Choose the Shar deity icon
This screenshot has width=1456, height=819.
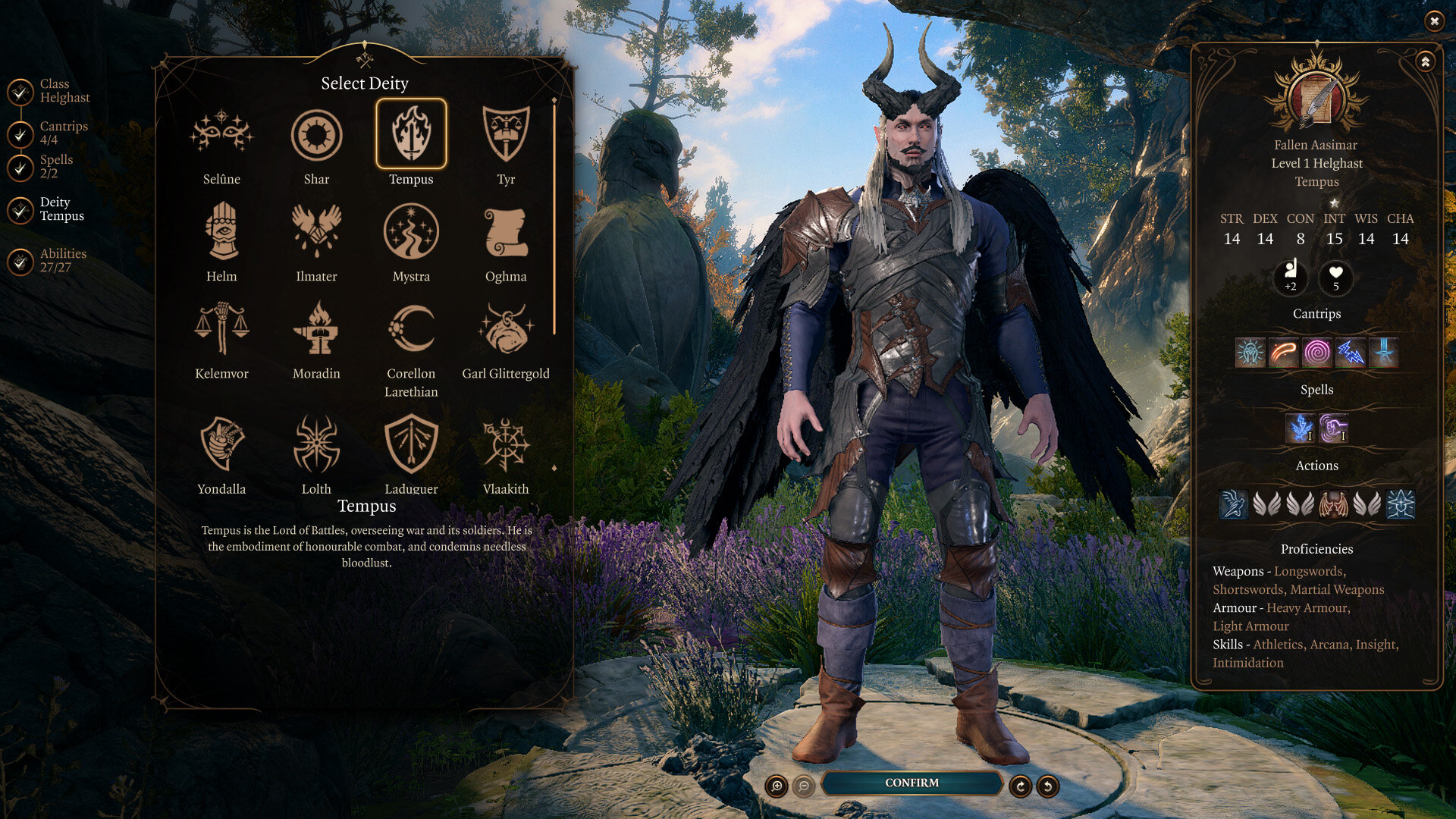(316, 136)
